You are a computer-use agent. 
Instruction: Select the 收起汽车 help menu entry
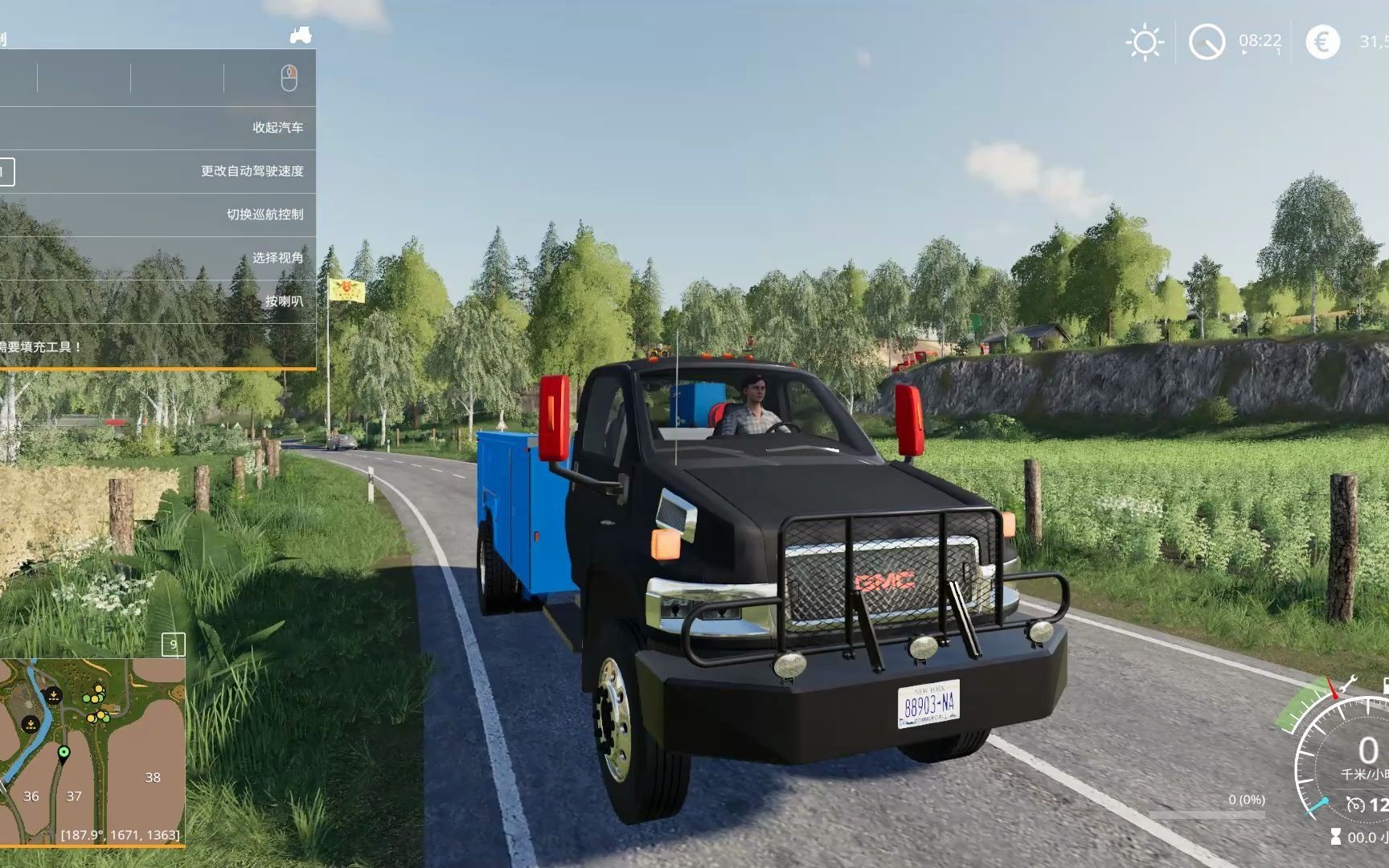(277, 128)
